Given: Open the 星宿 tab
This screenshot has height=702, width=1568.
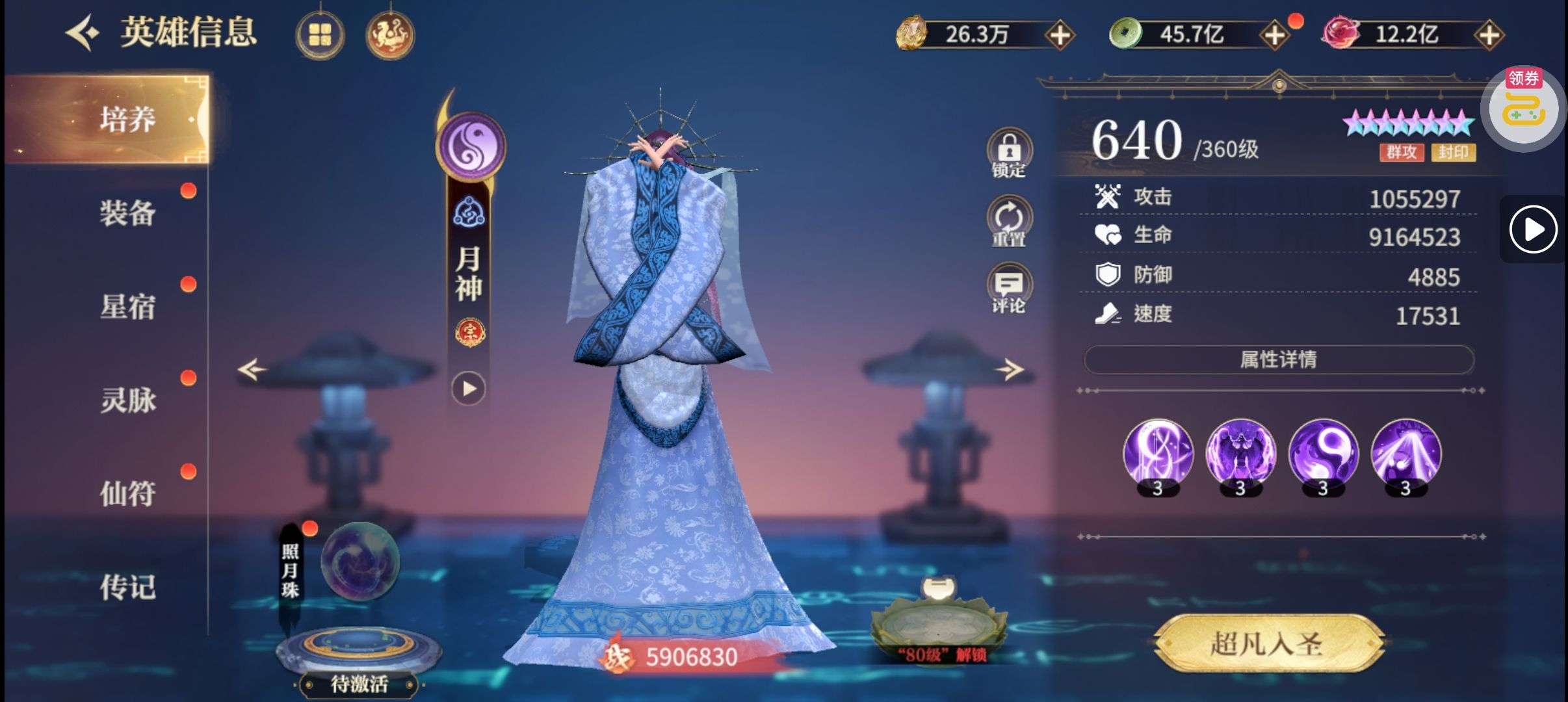Looking at the screenshot, I should coord(127,307).
